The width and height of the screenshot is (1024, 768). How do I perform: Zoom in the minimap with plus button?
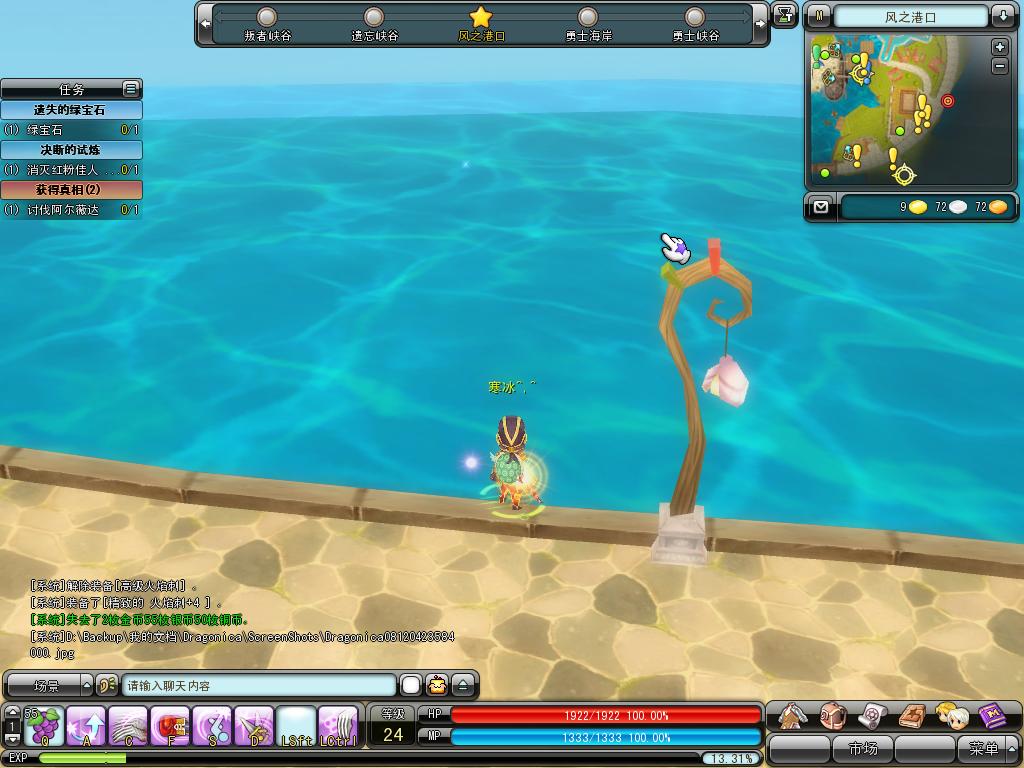[999, 47]
